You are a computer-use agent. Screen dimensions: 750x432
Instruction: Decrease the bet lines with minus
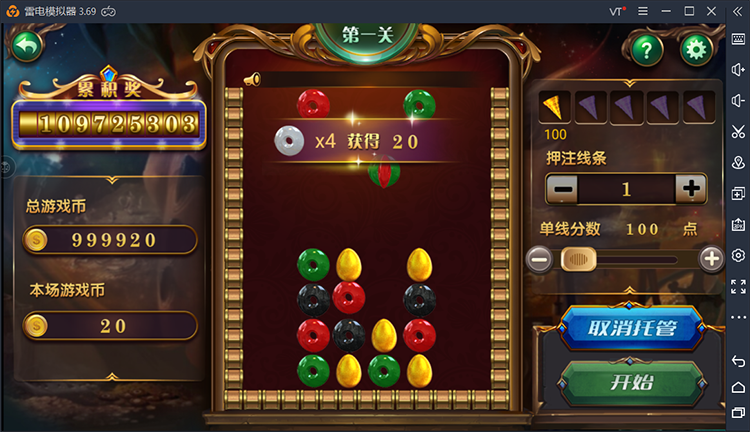tap(563, 188)
